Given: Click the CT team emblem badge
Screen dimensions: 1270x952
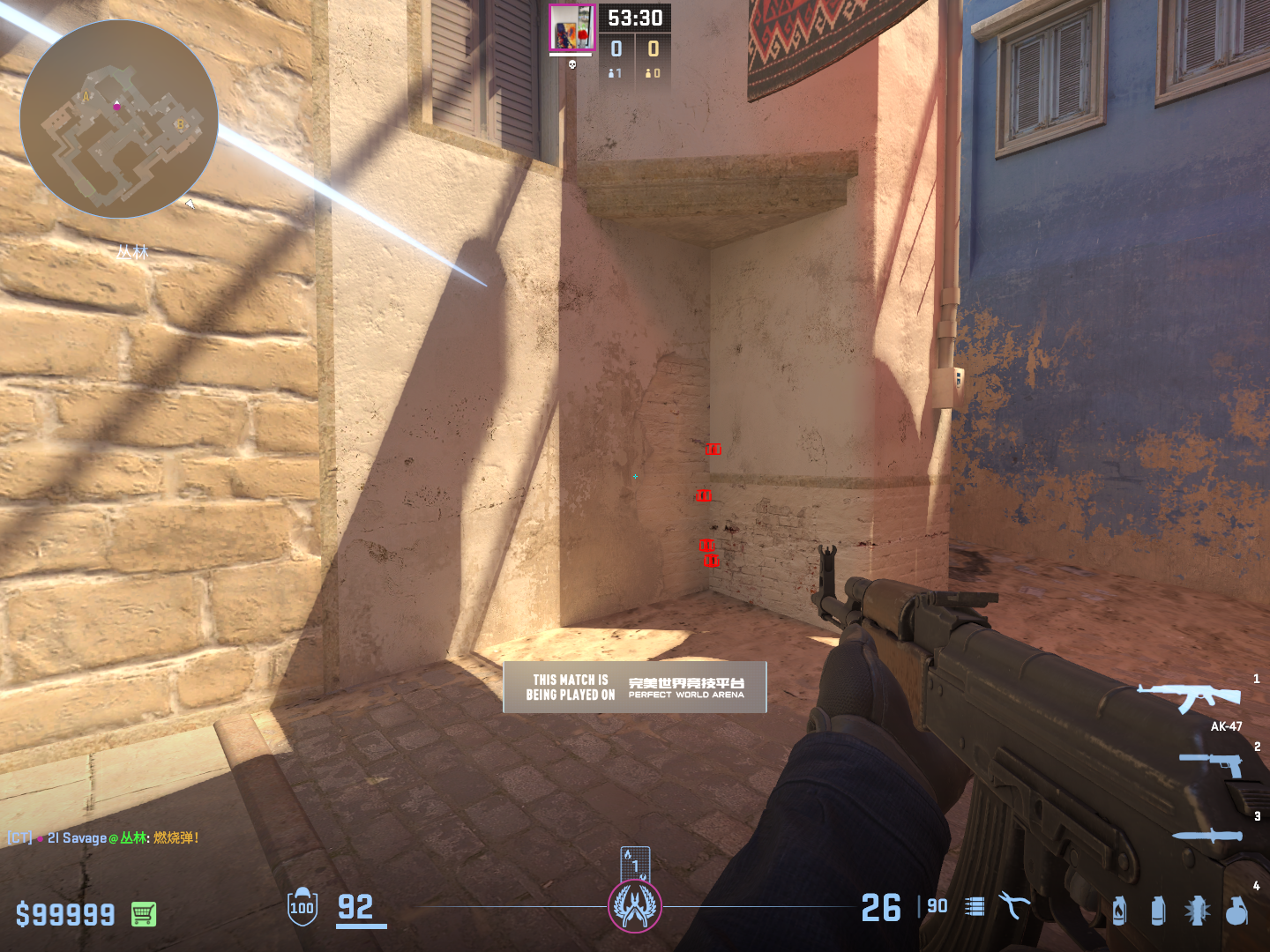Looking at the screenshot, I should pos(635,906).
